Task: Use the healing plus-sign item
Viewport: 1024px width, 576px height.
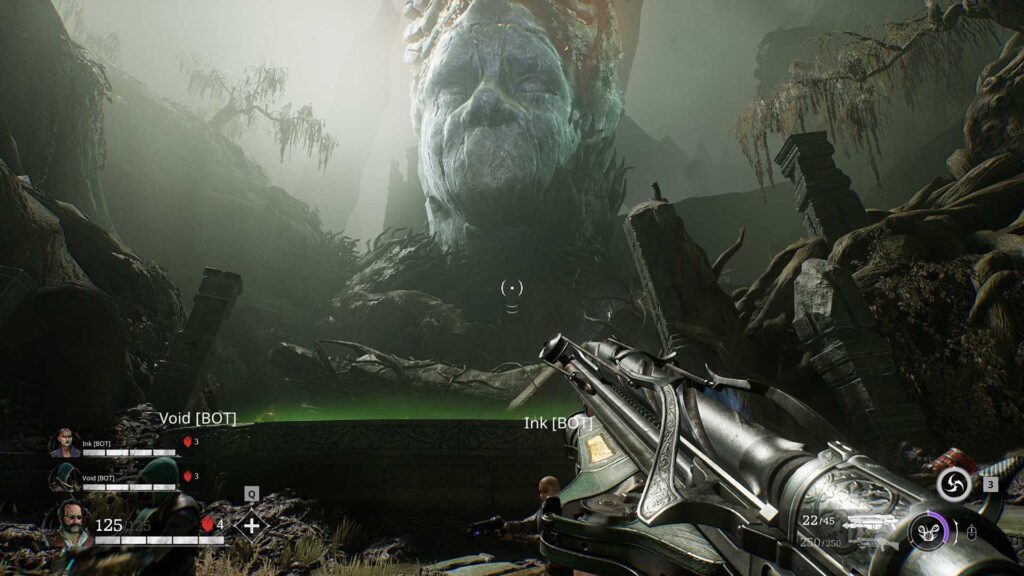Action: 251,525
